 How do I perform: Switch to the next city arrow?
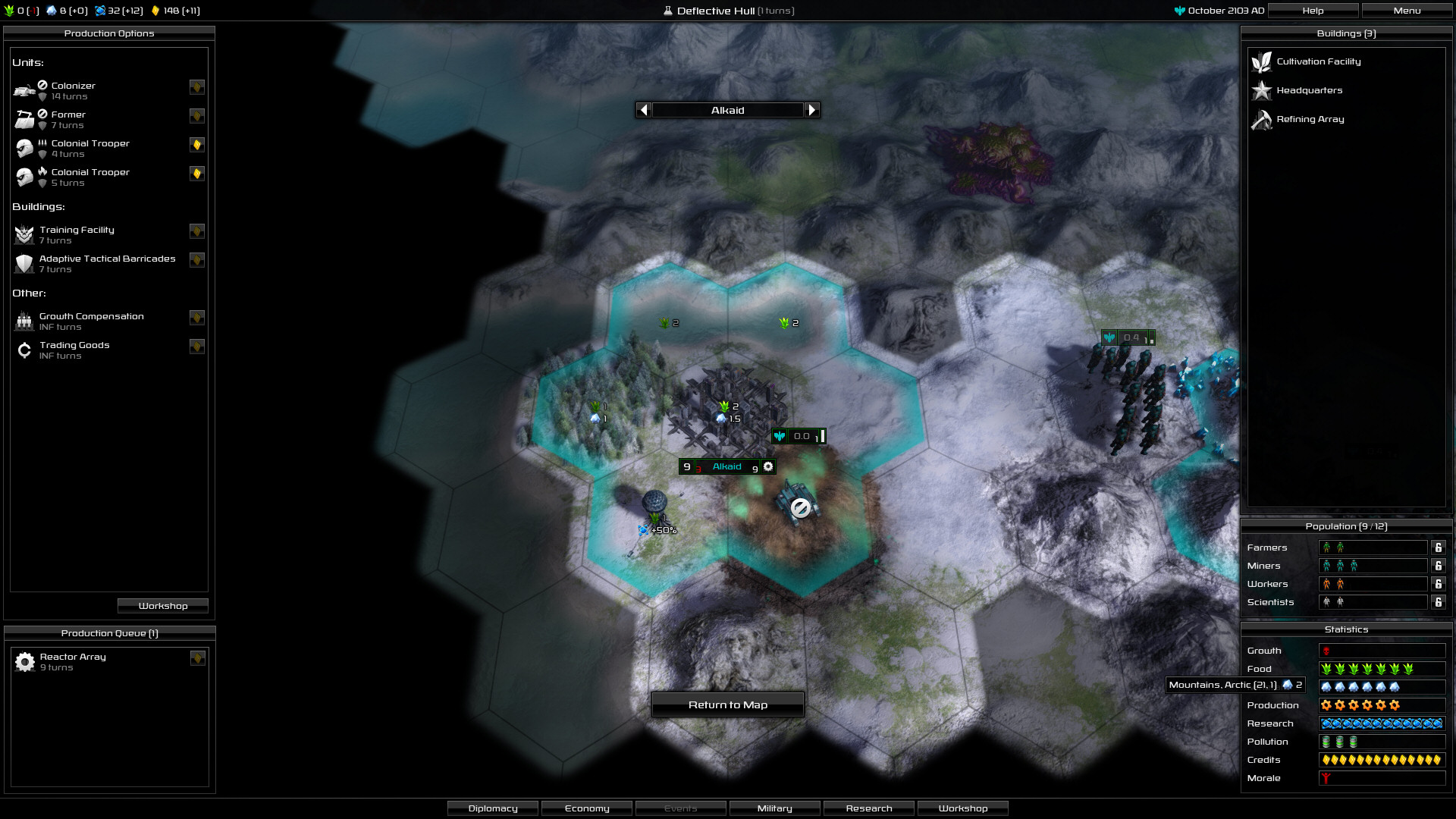812,110
